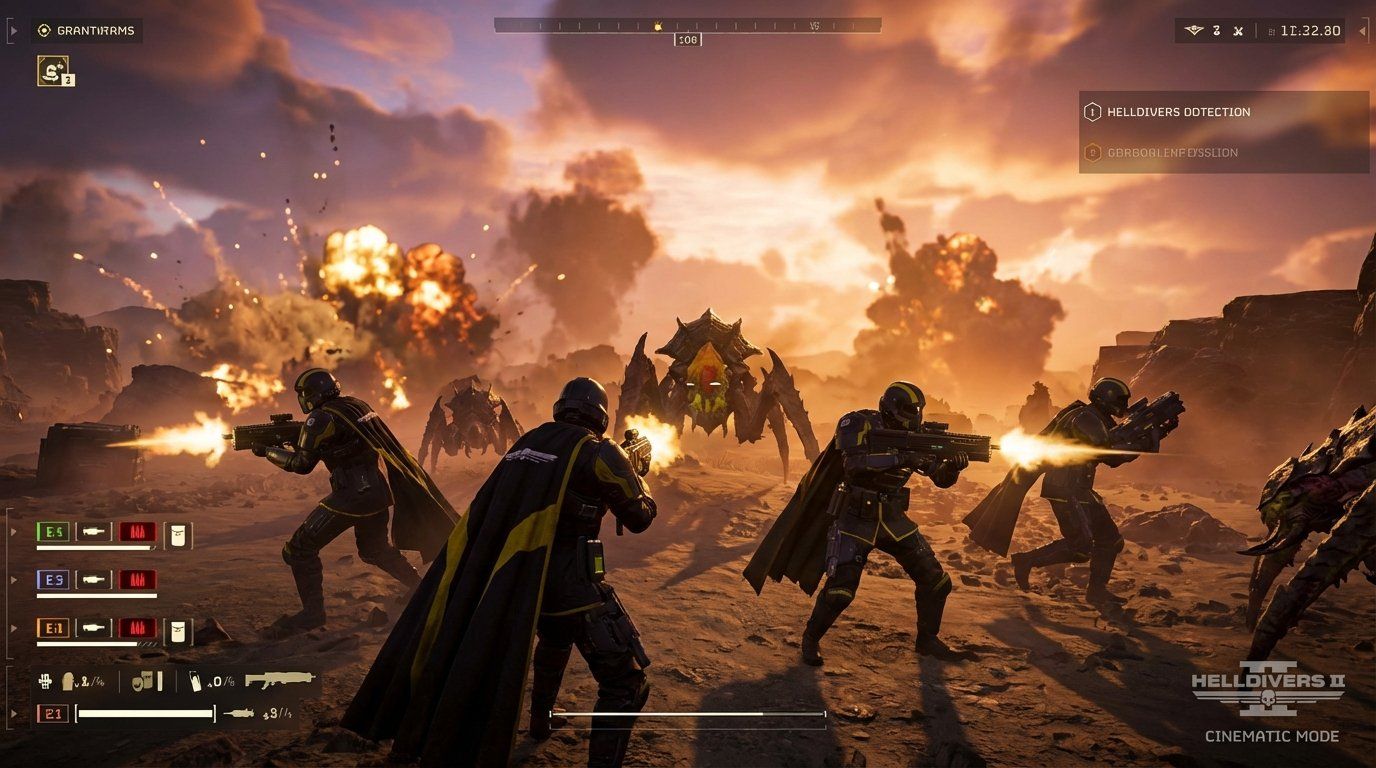The width and height of the screenshot is (1376, 768).
Task: Click the stamina bar at bottom center
Action: [687, 714]
